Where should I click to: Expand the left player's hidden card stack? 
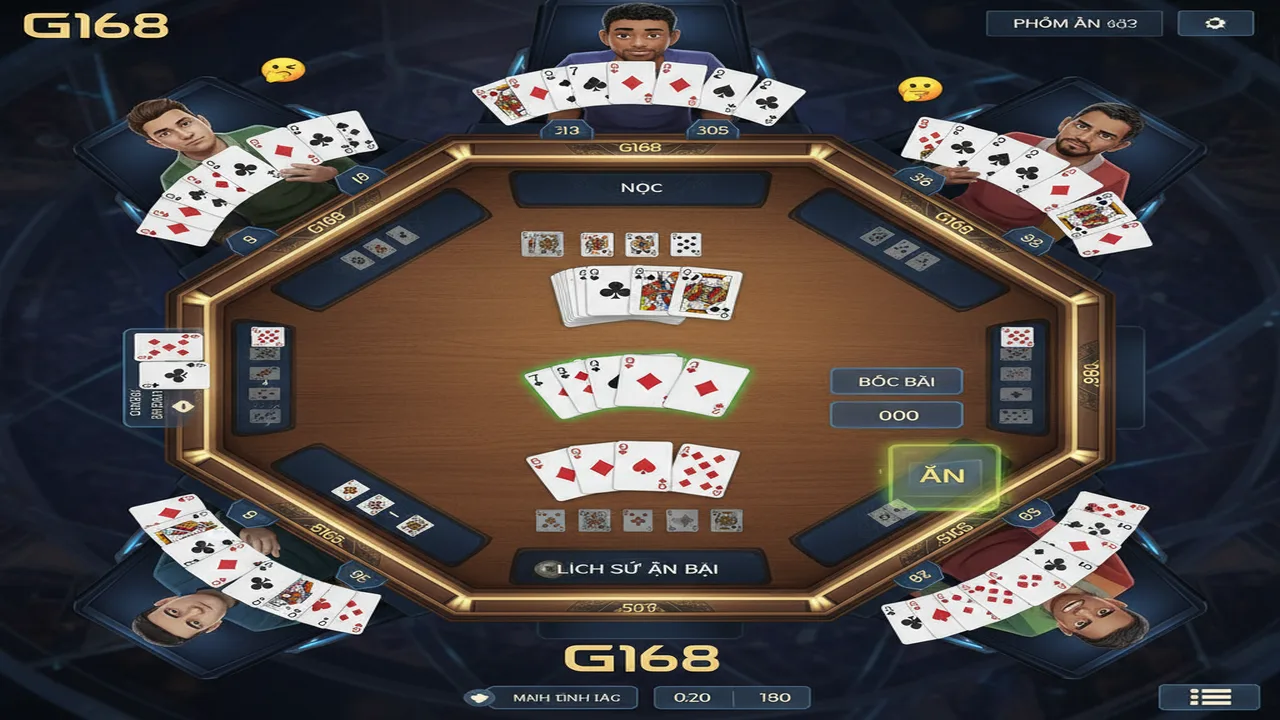tap(266, 375)
